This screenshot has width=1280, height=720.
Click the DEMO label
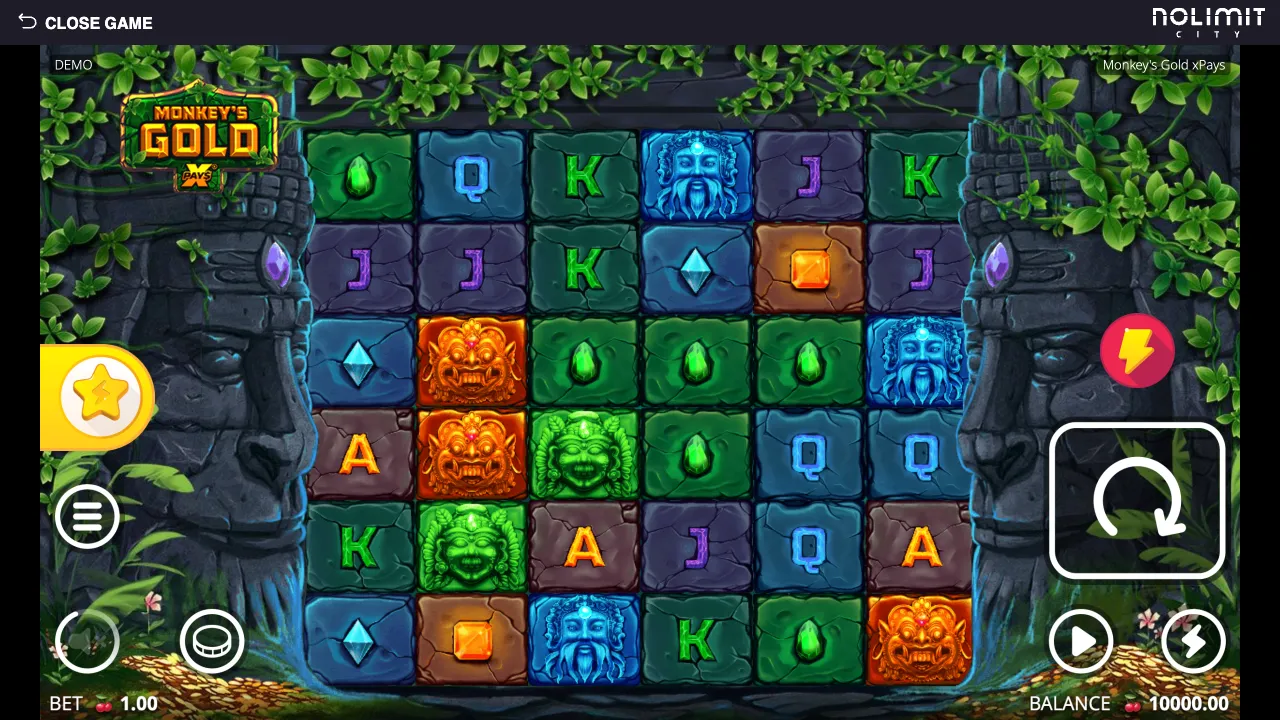click(71, 64)
